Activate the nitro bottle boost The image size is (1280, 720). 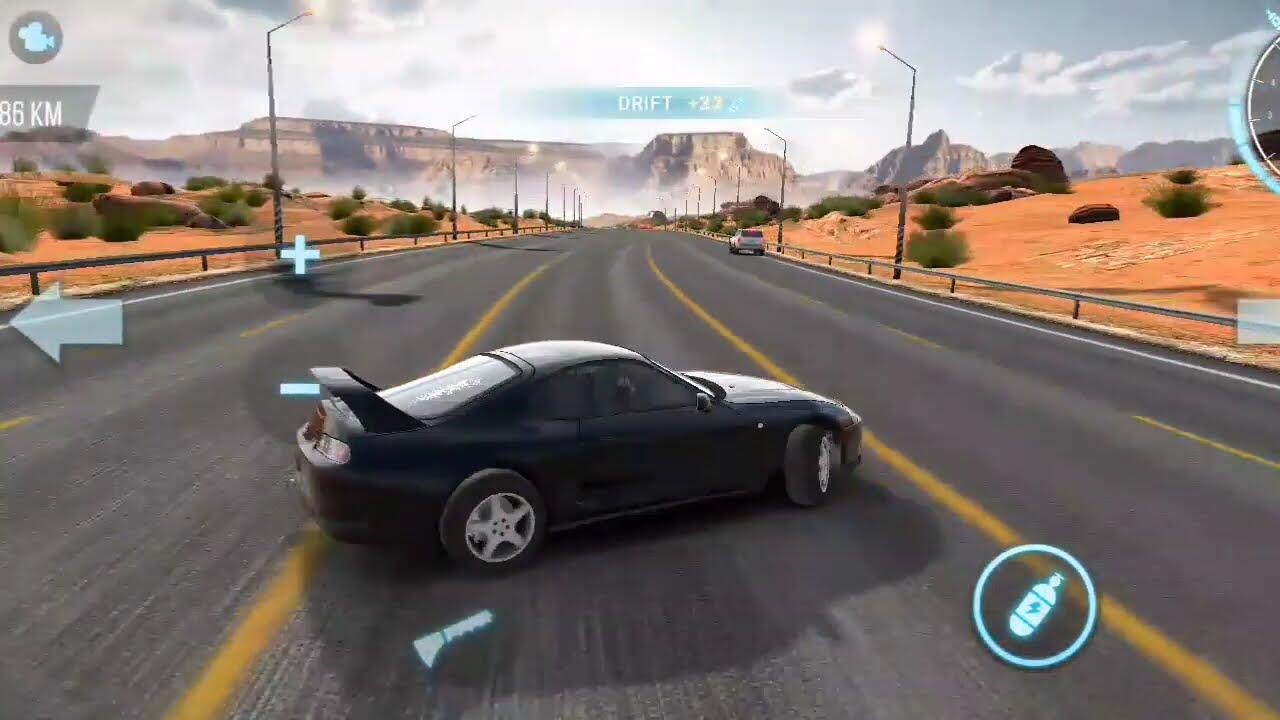pos(1034,606)
